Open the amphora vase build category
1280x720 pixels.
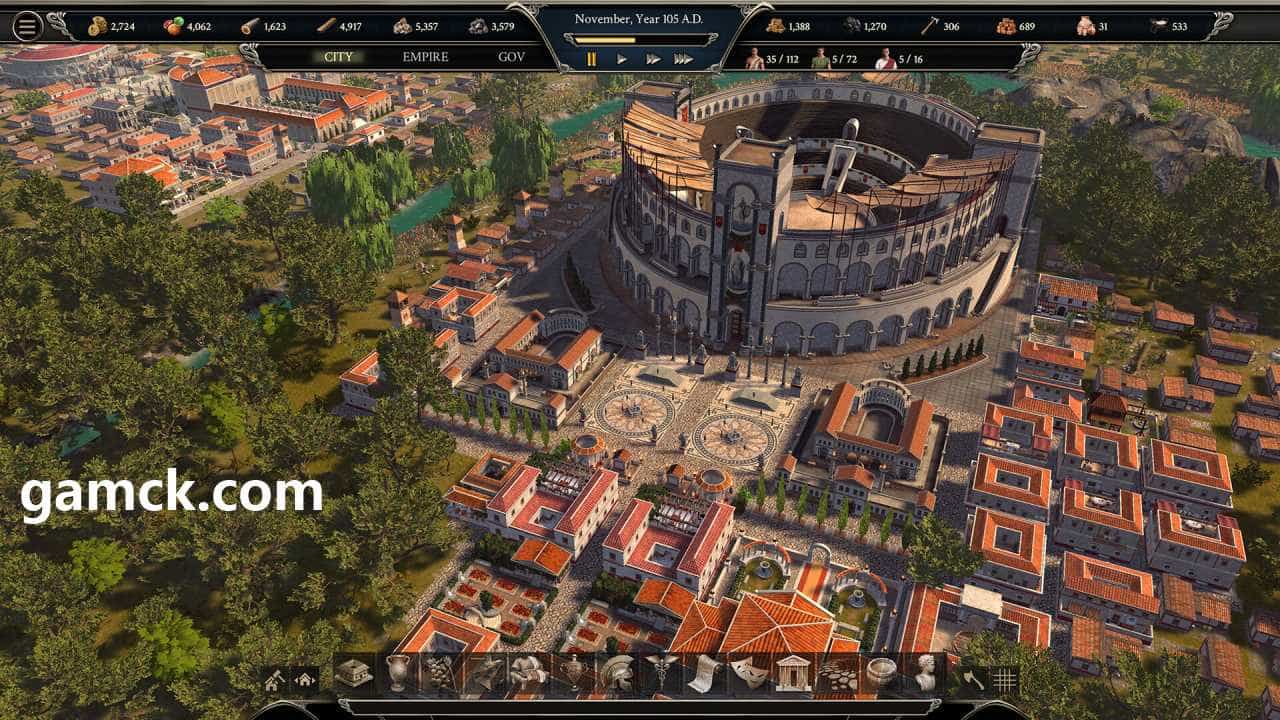[397, 674]
